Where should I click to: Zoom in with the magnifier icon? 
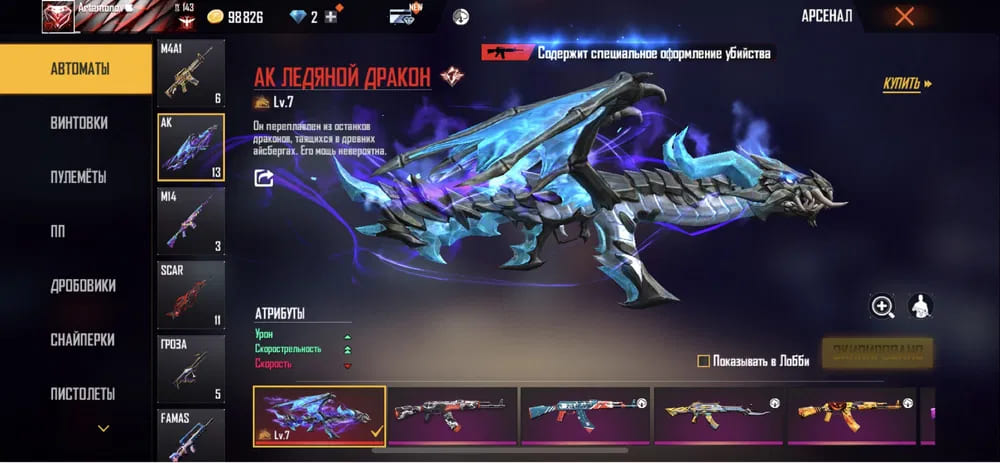(x=882, y=307)
